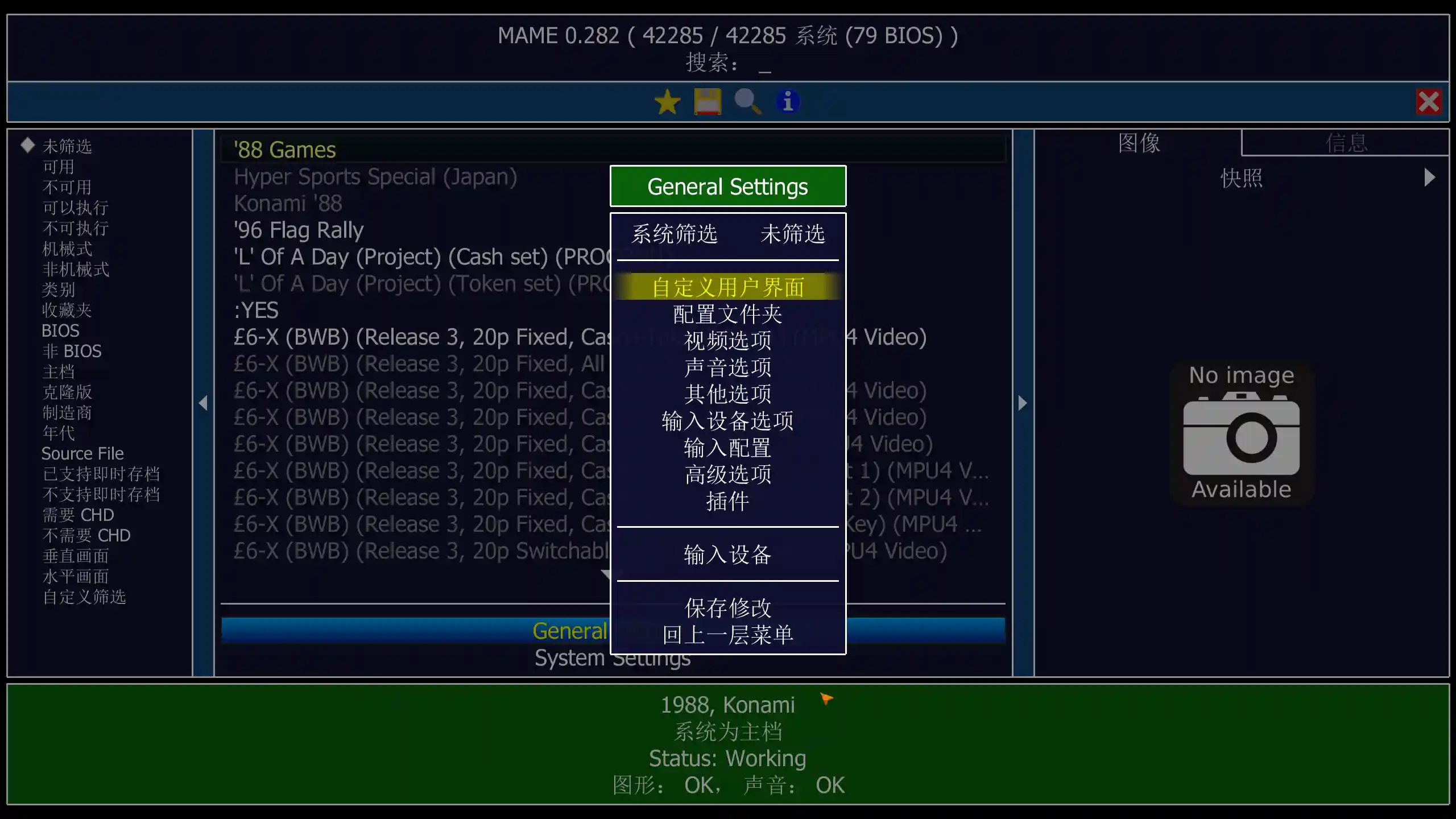Click the No image Available camera placeholder
This screenshot has height=819, width=1456.
pos(1242,432)
